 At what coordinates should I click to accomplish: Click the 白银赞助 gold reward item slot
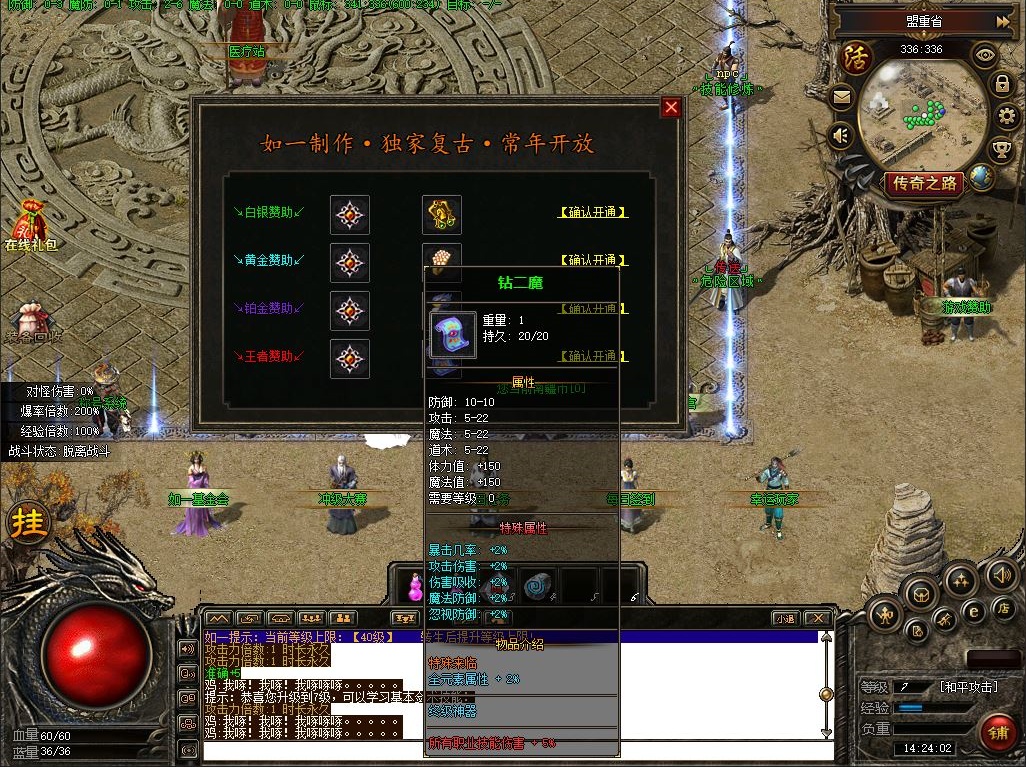click(x=441, y=214)
